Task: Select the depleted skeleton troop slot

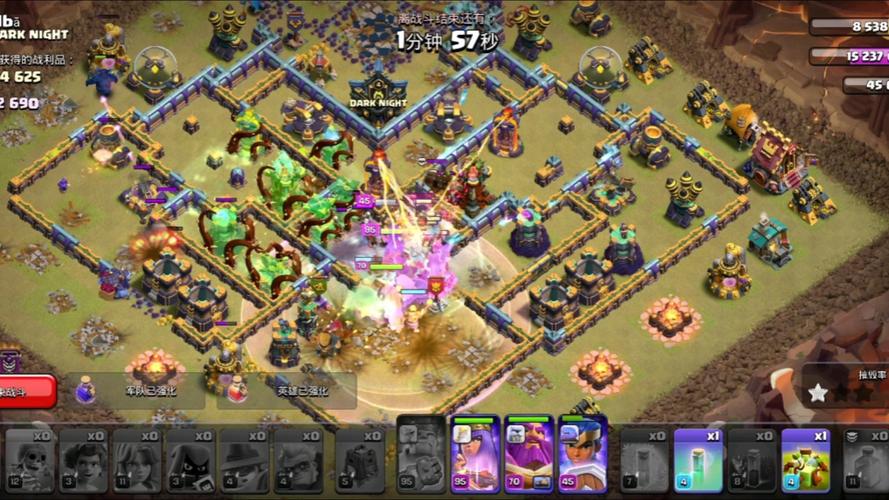Action: pos(30,458)
